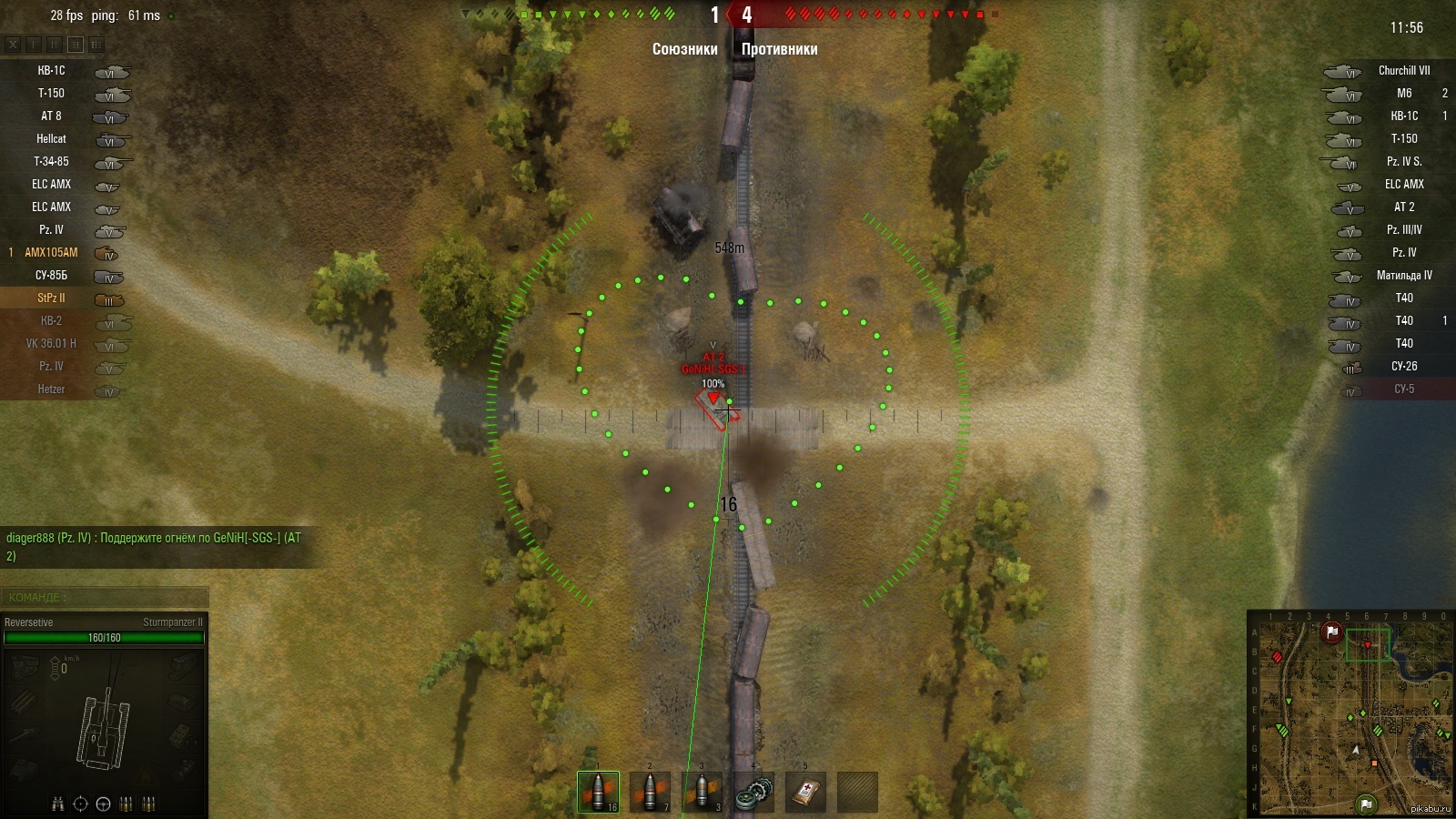Select the Матильда IV enemy entry
1456x819 pixels.
1403,276
